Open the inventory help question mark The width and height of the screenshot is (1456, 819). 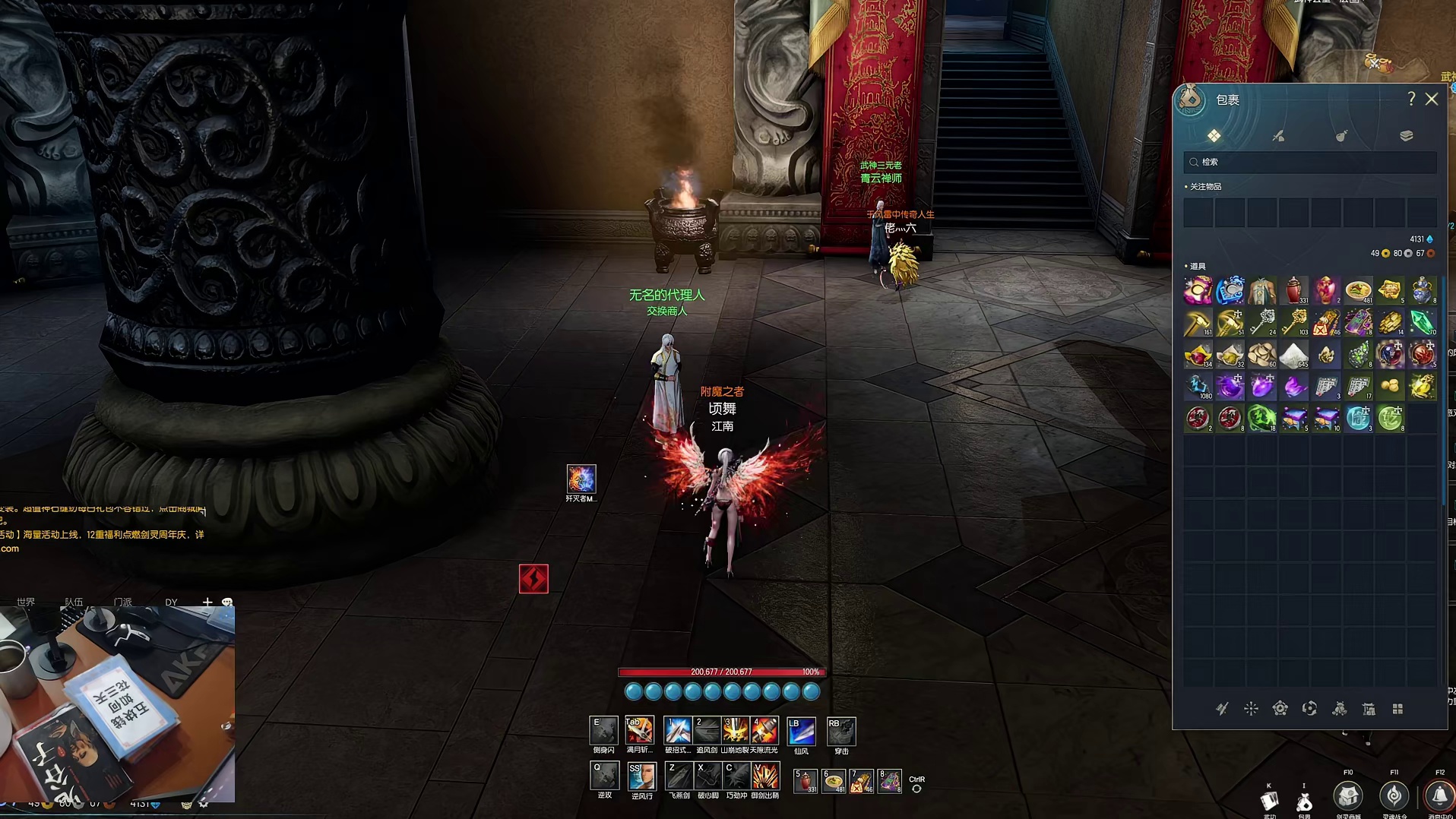click(x=1411, y=100)
